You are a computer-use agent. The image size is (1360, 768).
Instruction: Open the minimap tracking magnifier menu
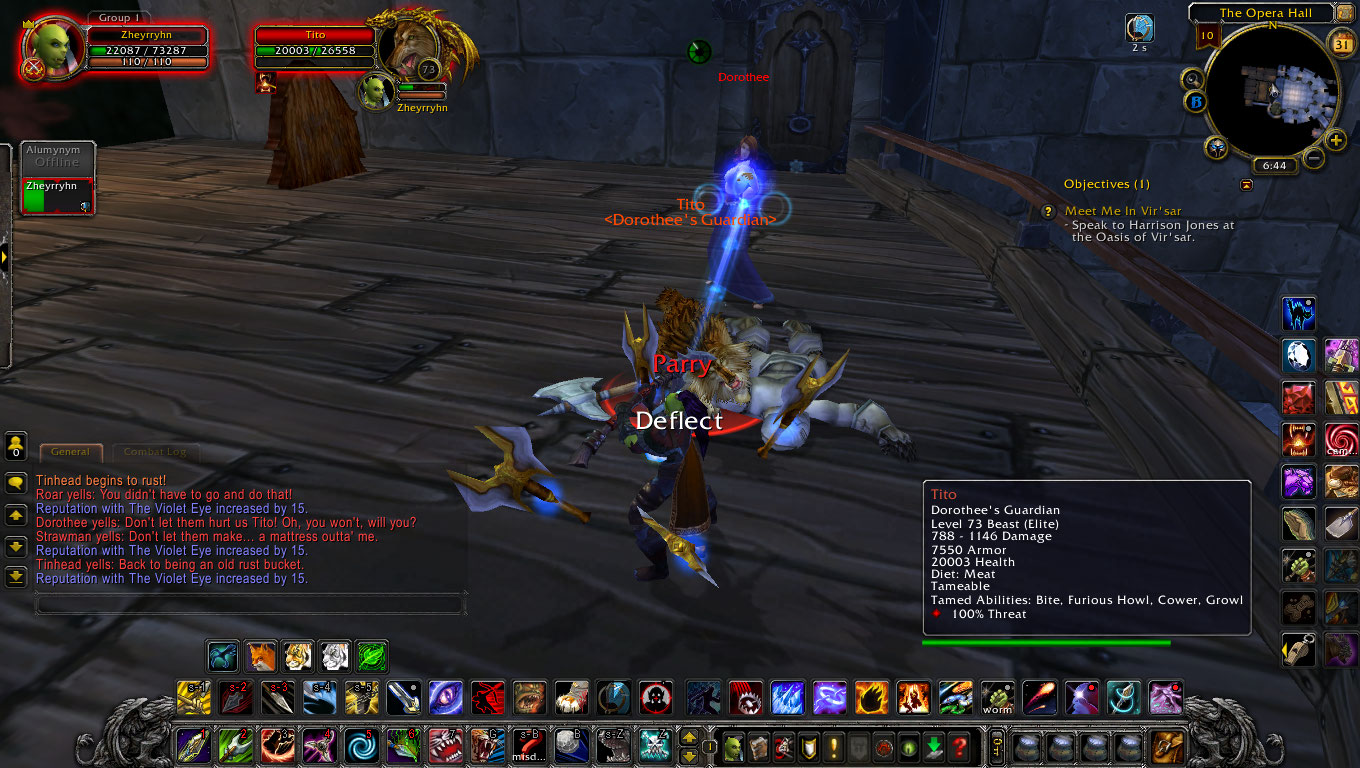tap(1192, 79)
